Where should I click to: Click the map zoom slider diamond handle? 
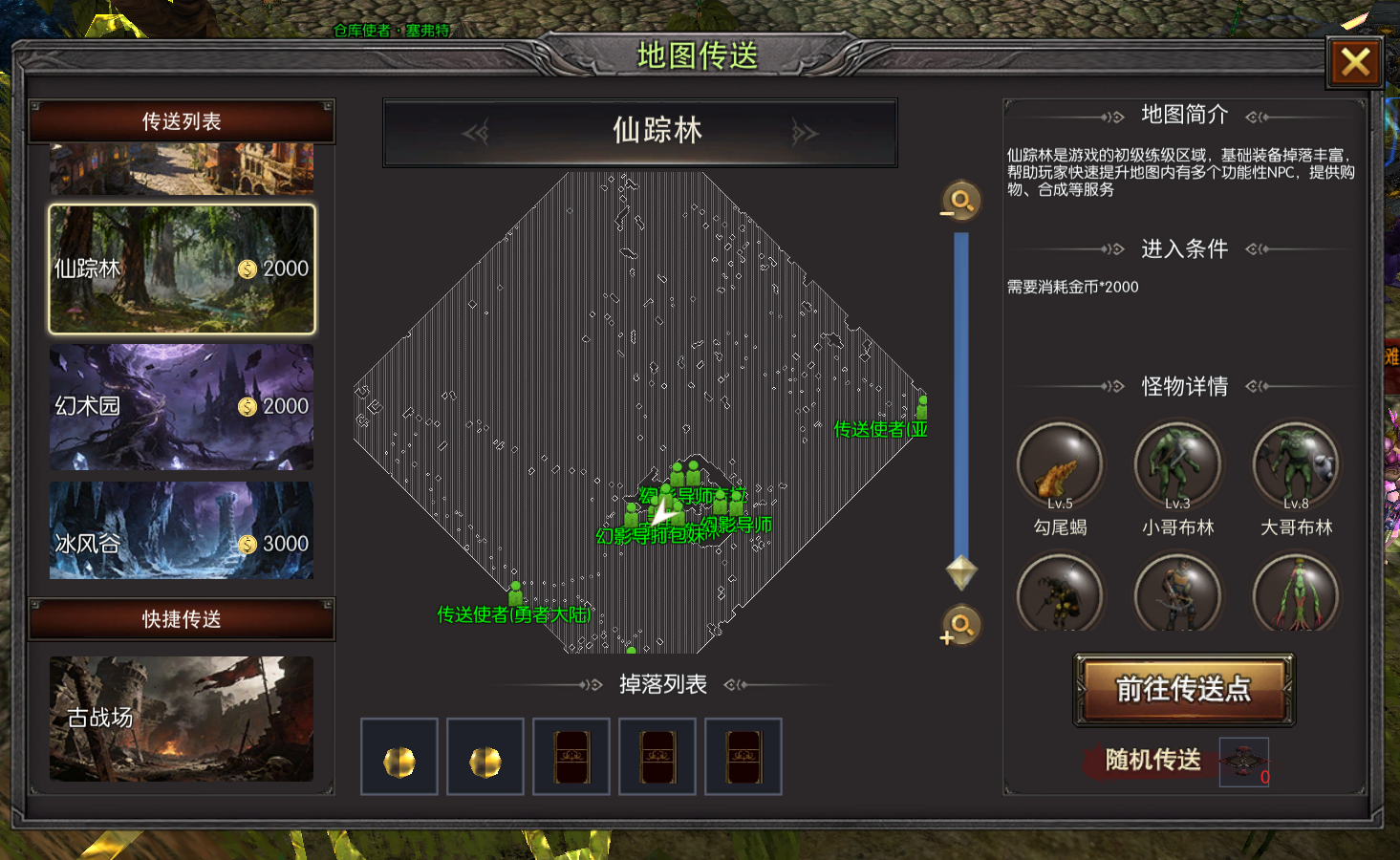(961, 572)
